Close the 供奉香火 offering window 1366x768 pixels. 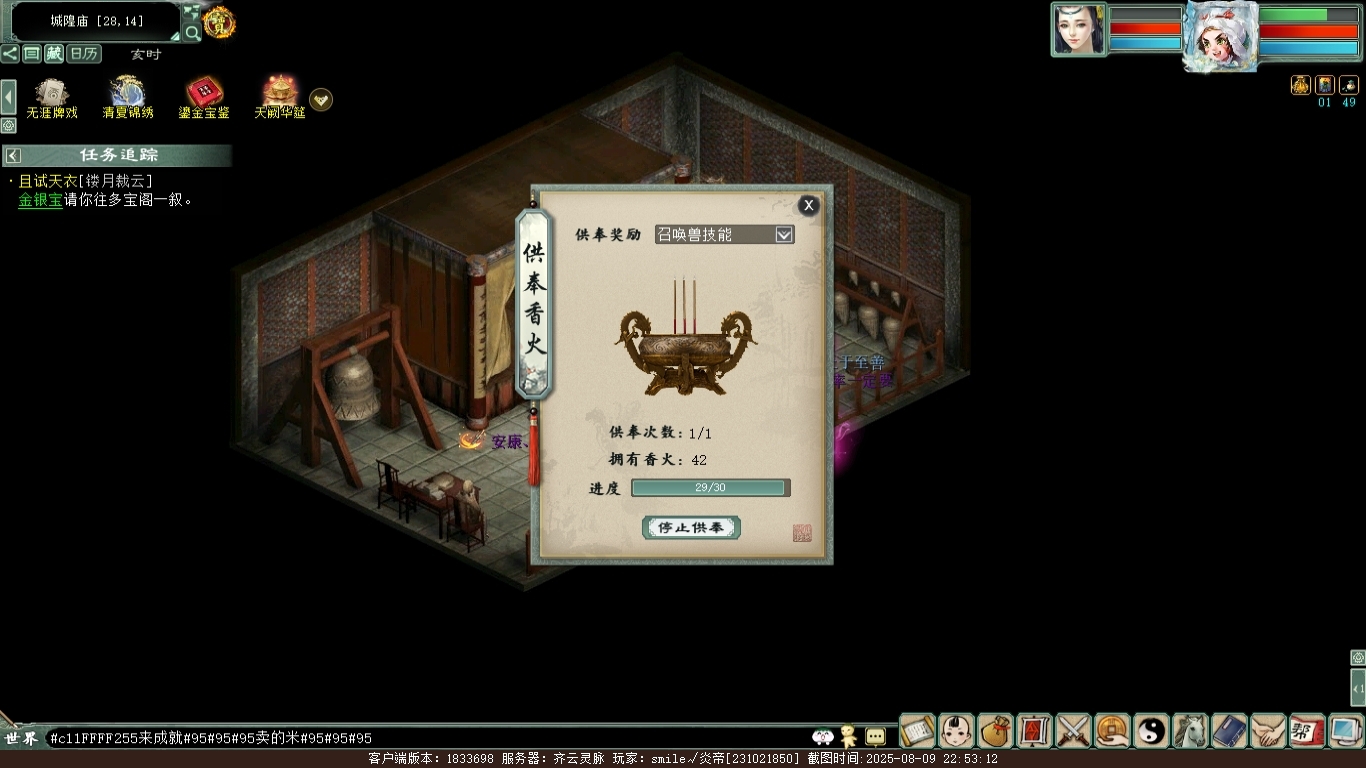(808, 206)
